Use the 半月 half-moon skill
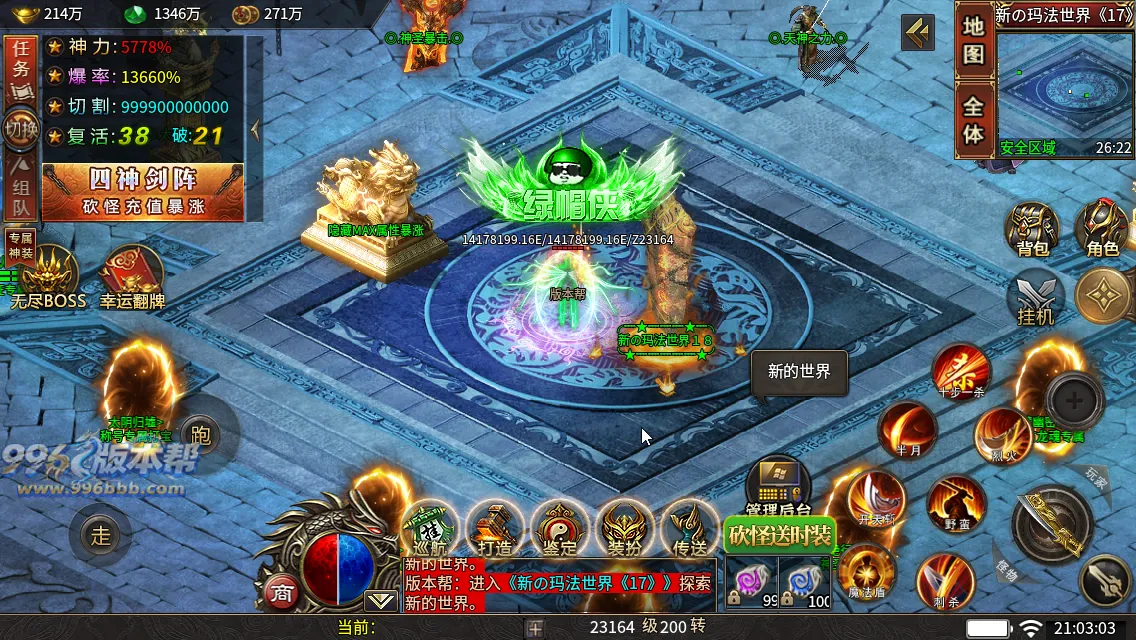 click(908, 430)
